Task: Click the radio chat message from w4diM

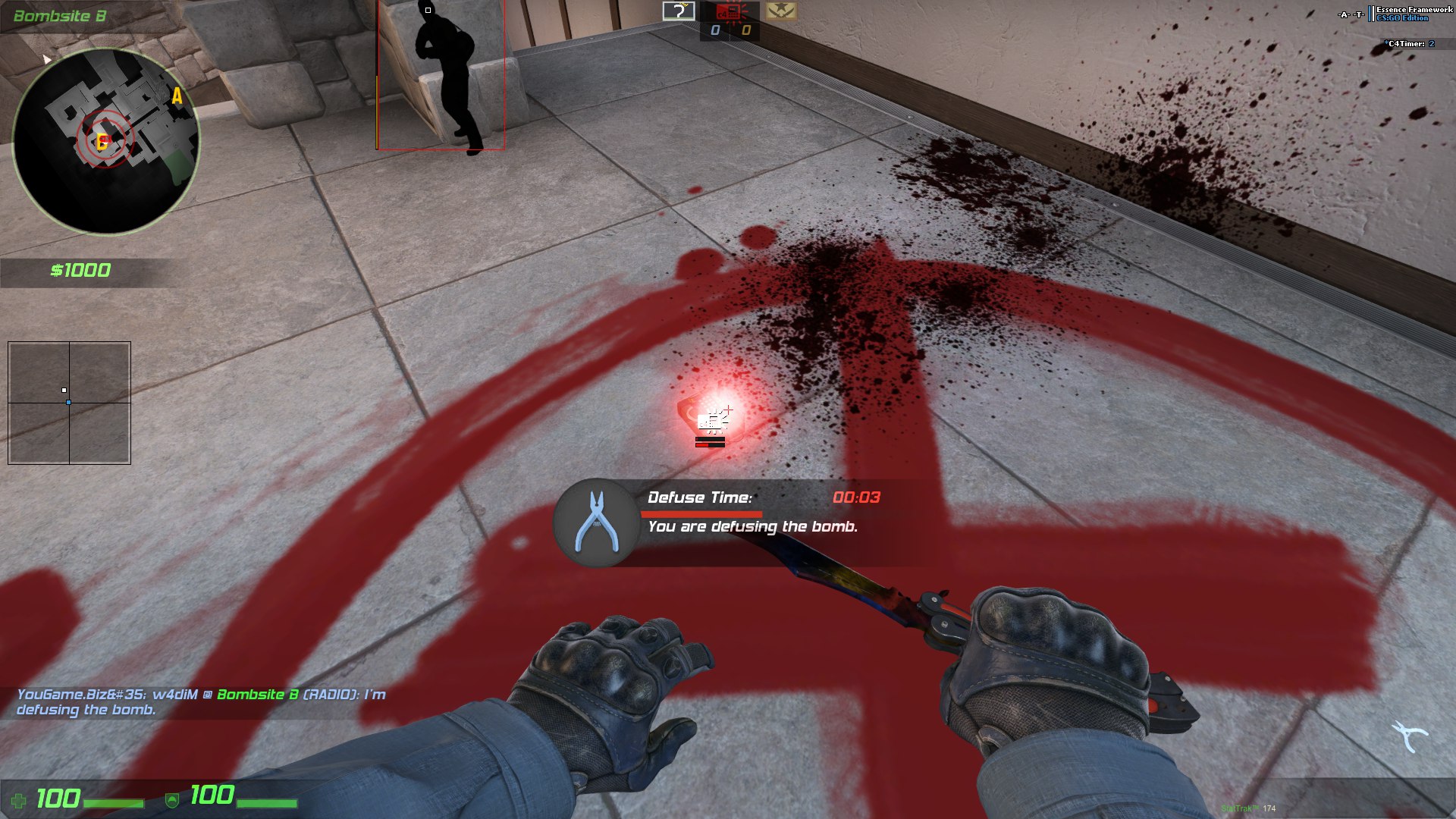Action: (201, 702)
